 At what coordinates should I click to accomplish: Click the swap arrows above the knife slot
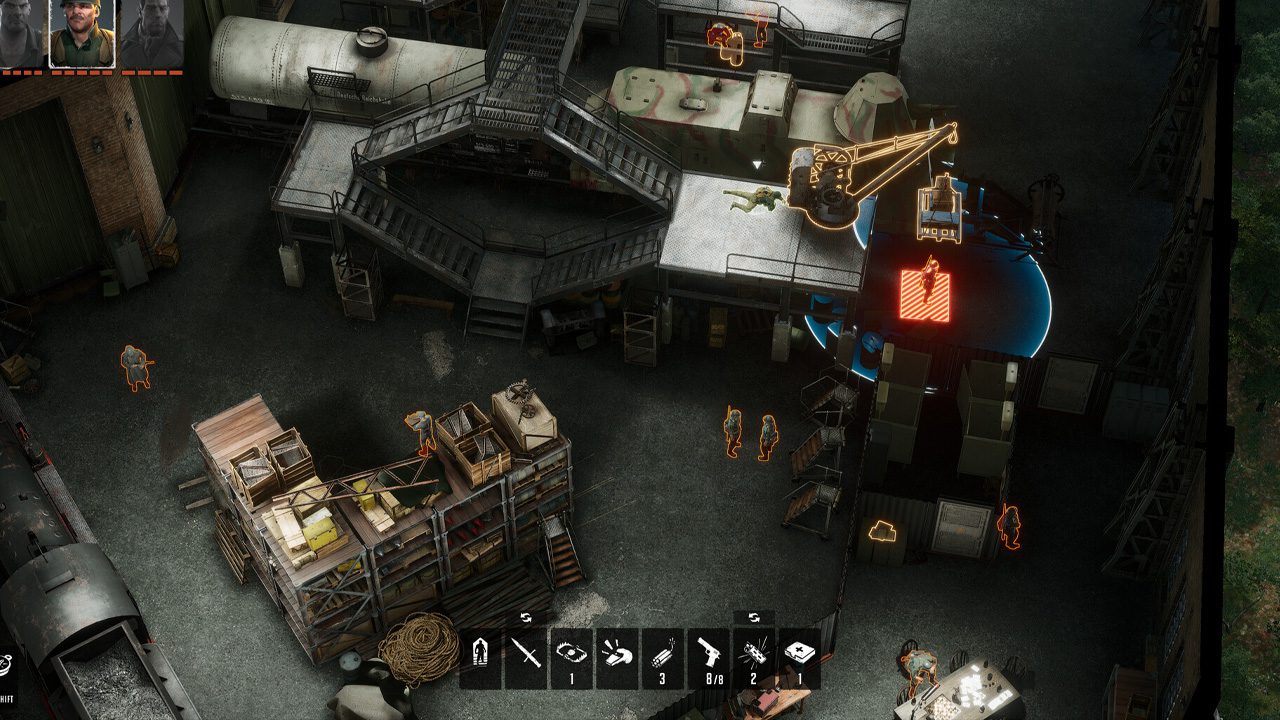[x=526, y=617]
